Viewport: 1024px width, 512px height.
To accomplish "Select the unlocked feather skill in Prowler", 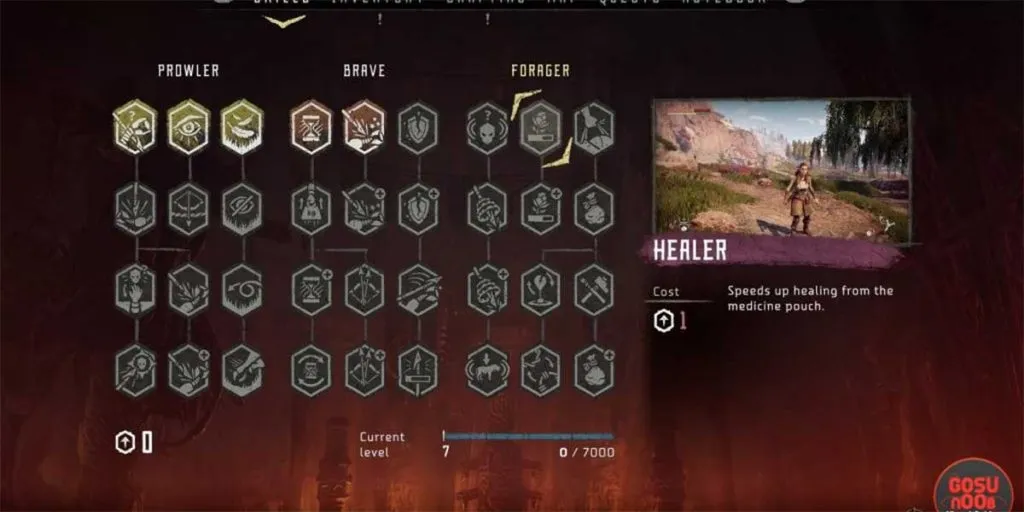I will [x=241, y=128].
